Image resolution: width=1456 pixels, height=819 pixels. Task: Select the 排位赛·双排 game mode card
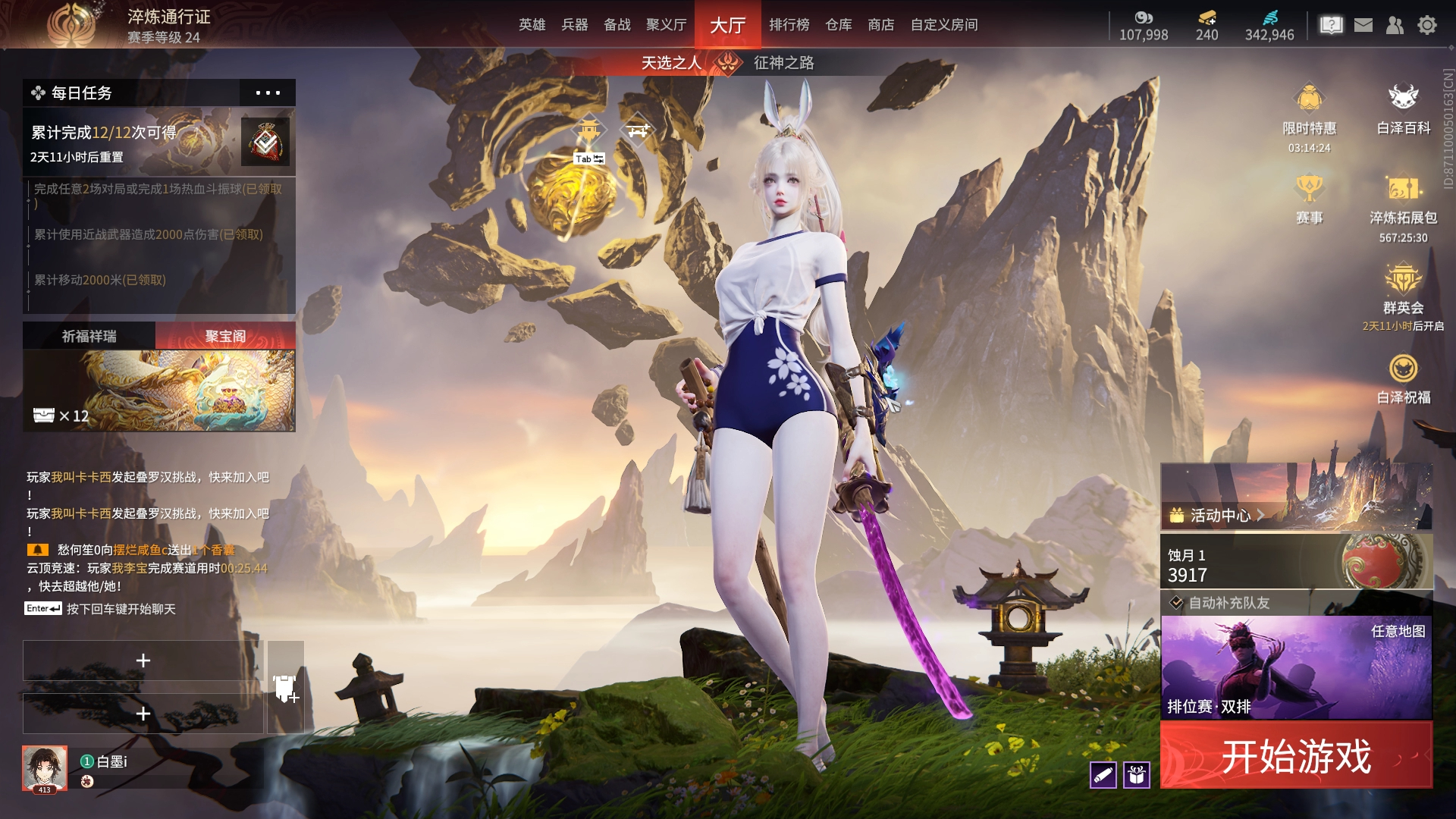pyautogui.click(x=1296, y=667)
